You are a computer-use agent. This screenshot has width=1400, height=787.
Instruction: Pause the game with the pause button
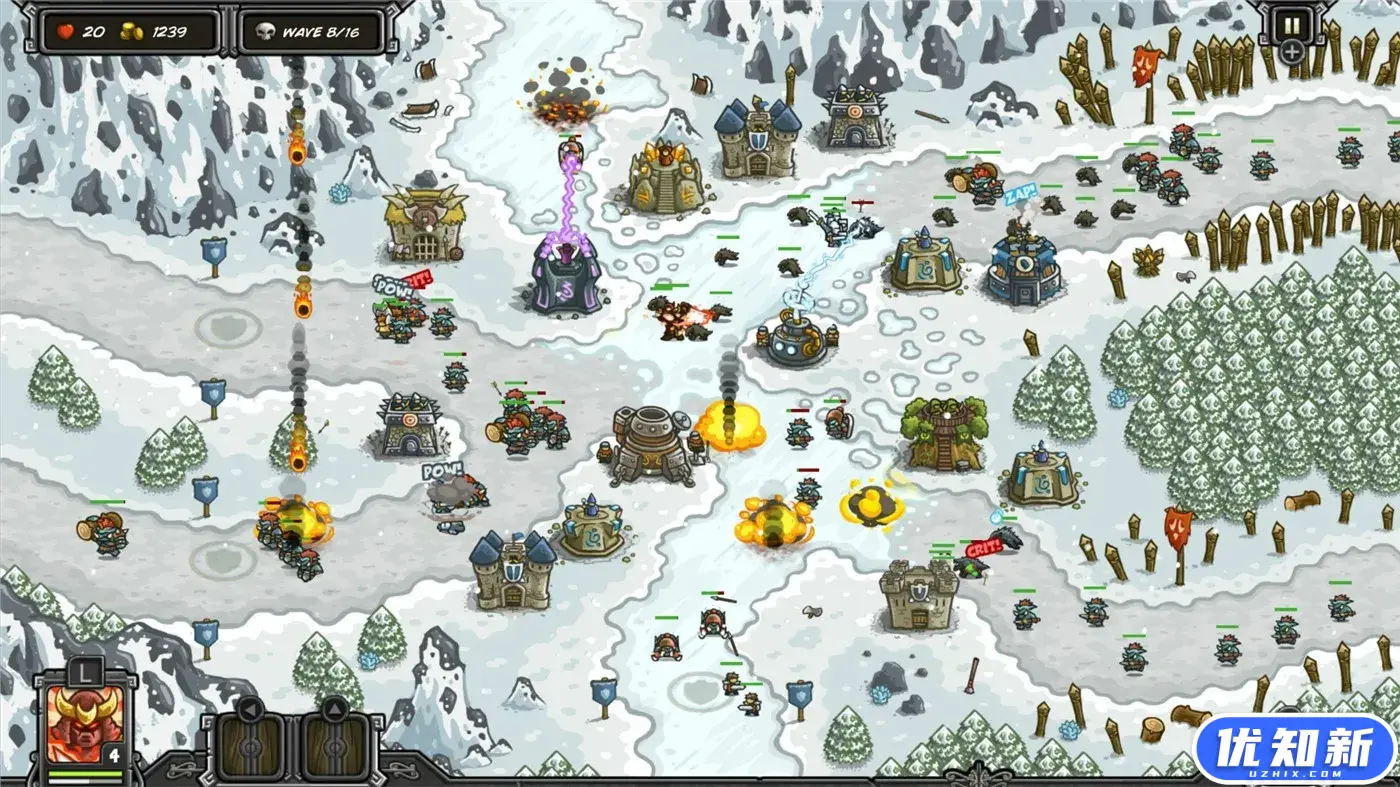click(1291, 23)
